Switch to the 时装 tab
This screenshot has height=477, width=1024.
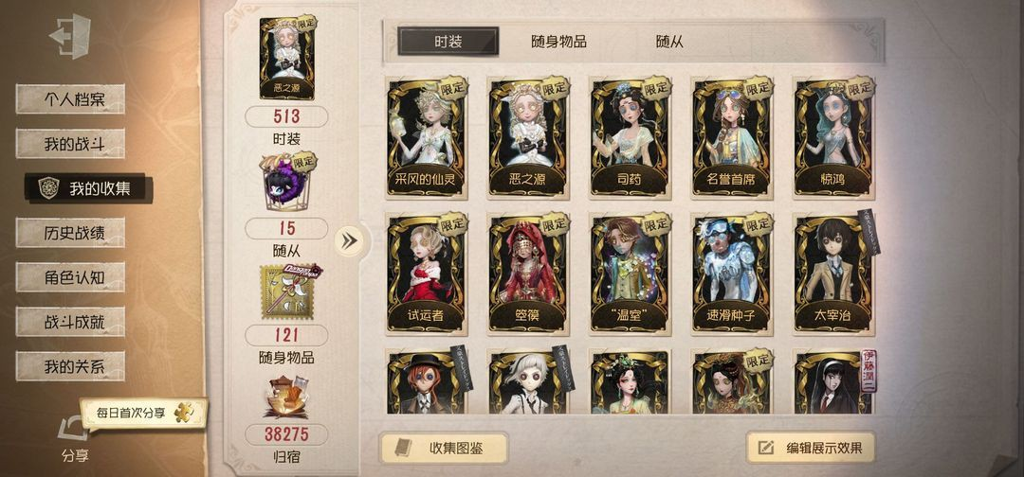pyautogui.click(x=448, y=41)
